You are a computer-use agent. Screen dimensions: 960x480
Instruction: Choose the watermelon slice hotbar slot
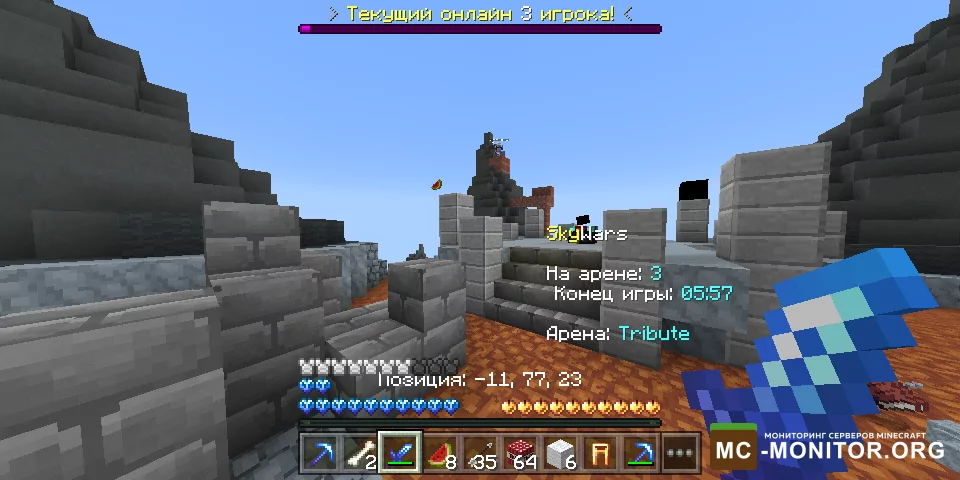[441, 454]
